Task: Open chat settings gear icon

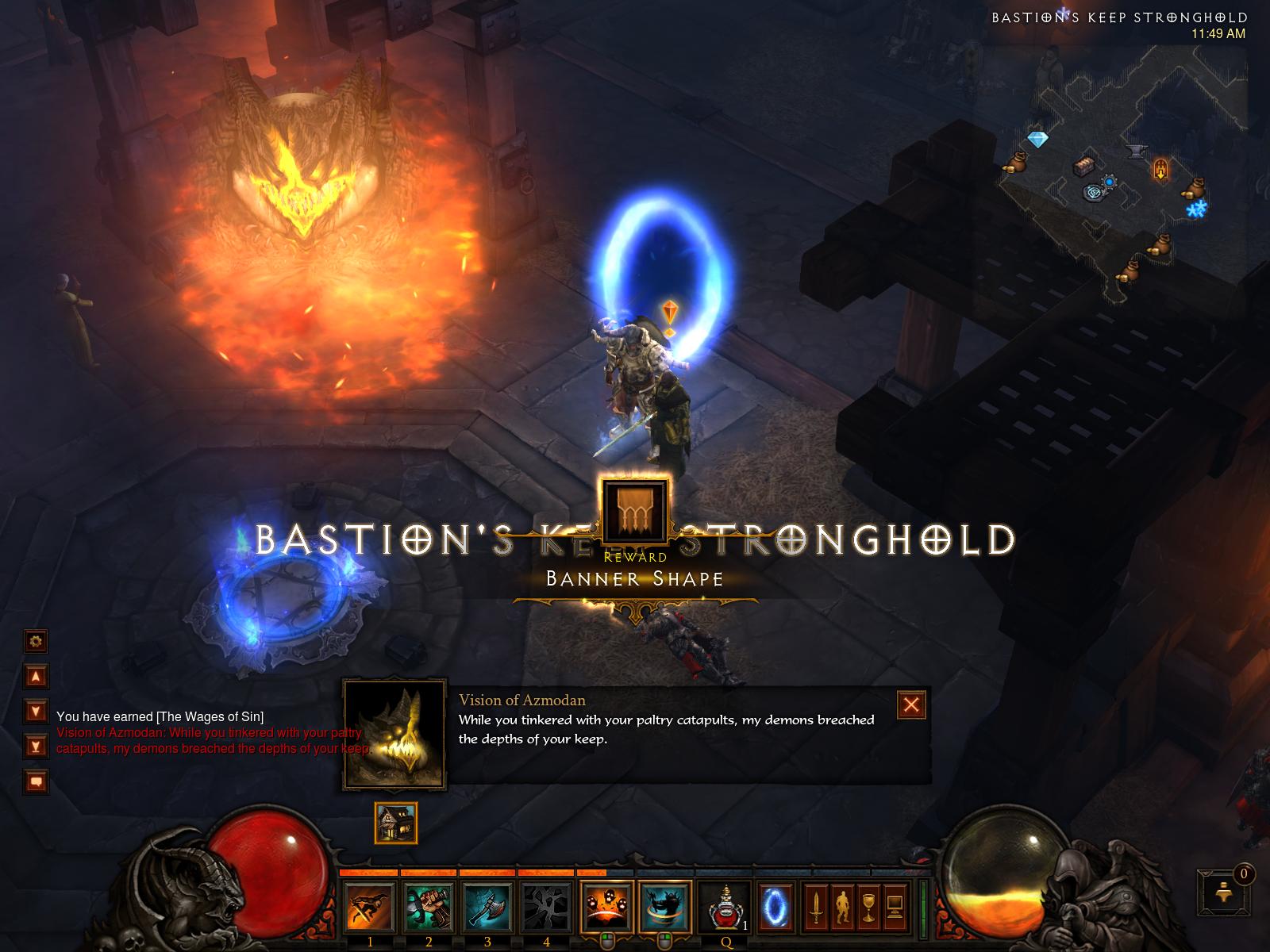Action: tap(36, 640)
